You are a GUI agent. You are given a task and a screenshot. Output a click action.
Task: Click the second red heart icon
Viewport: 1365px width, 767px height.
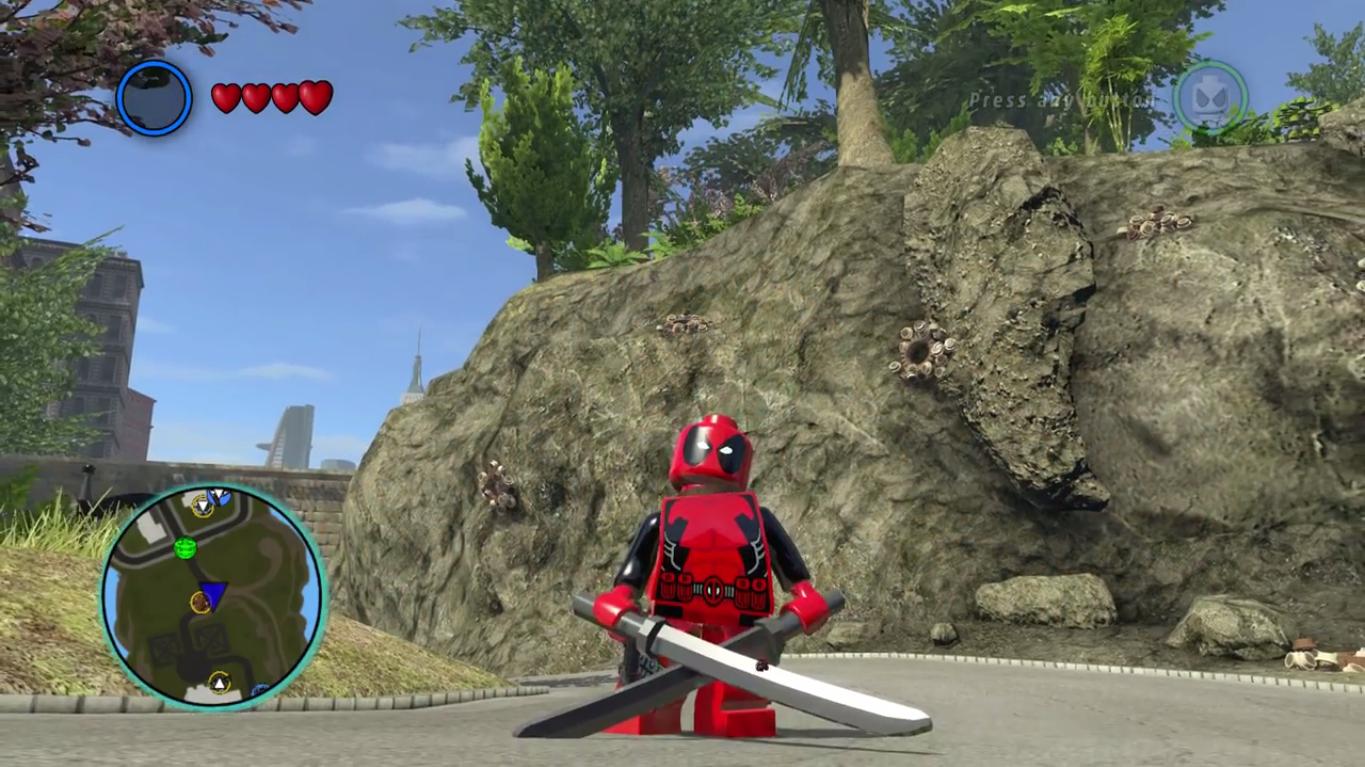[x=254, y=96]
